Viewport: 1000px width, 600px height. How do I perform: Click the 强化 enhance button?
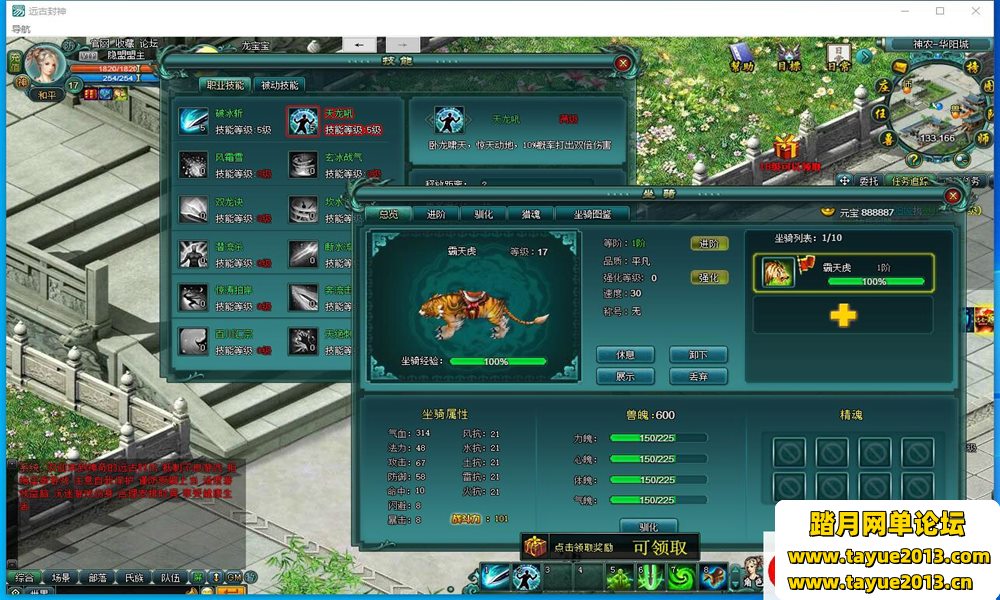coord(708,277)
